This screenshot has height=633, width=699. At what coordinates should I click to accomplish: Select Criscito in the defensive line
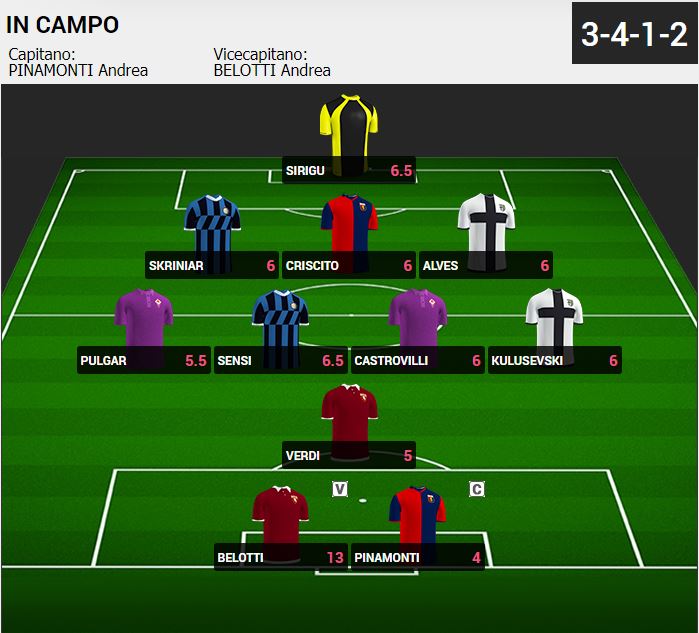click(349, 228)
